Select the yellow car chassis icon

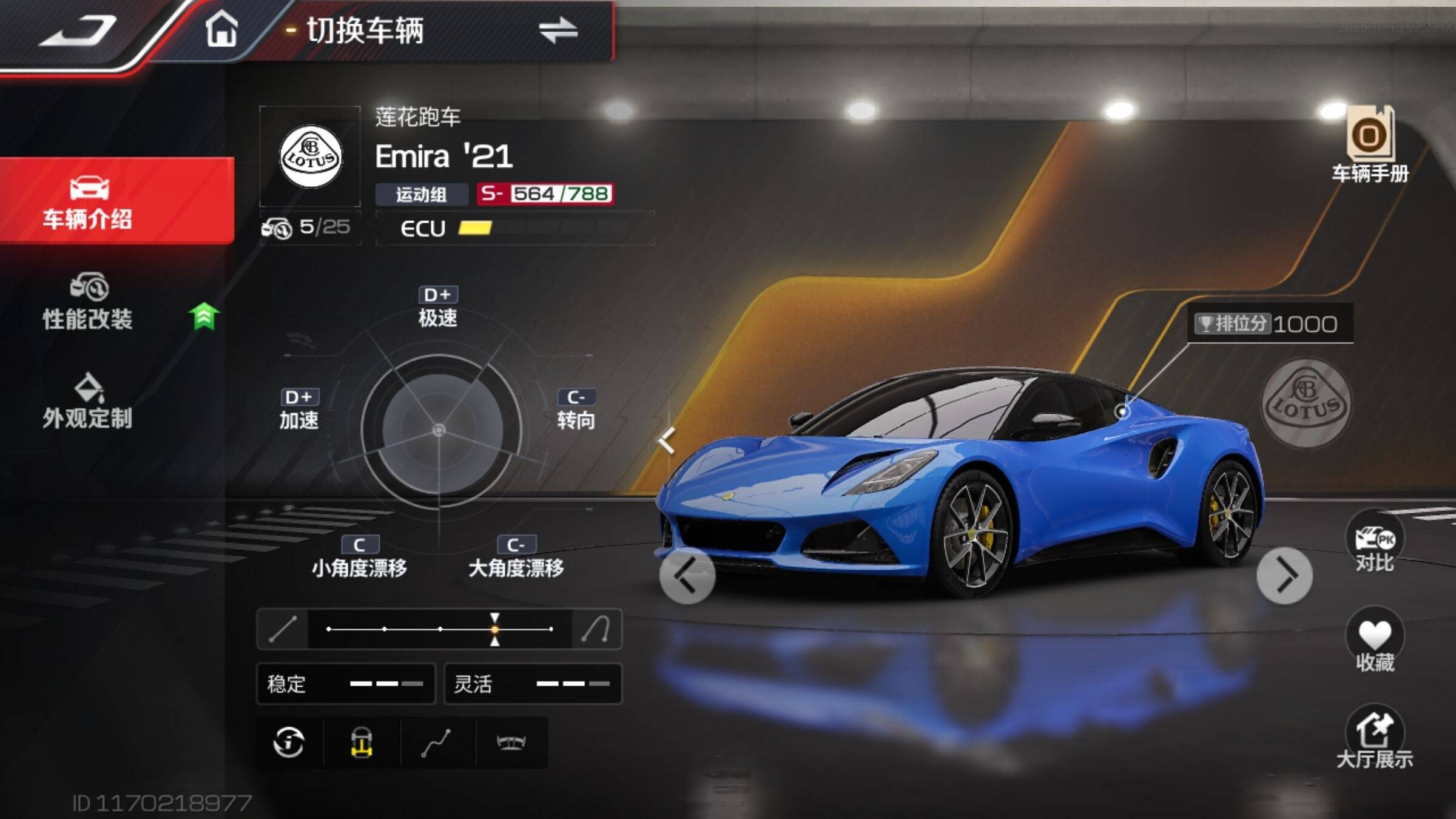click(362, 743)
